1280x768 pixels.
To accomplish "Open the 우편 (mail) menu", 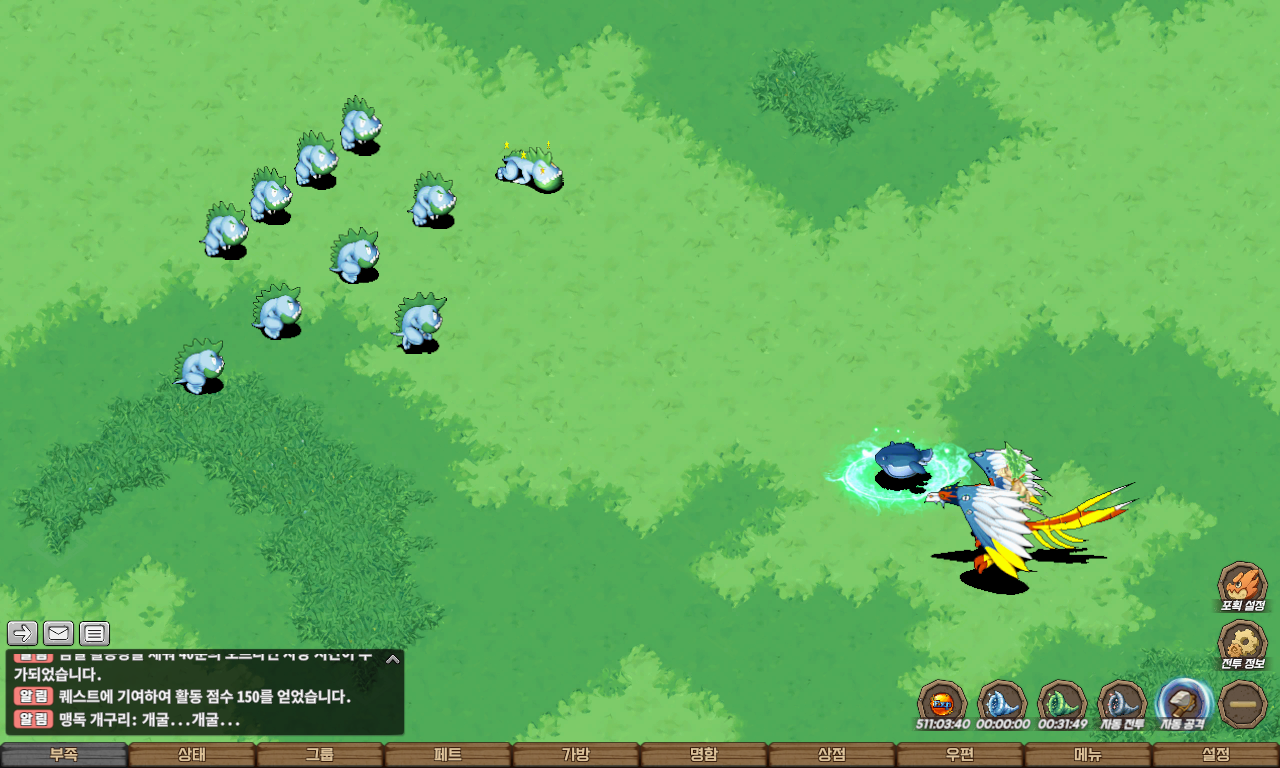I will coord(960,755).
